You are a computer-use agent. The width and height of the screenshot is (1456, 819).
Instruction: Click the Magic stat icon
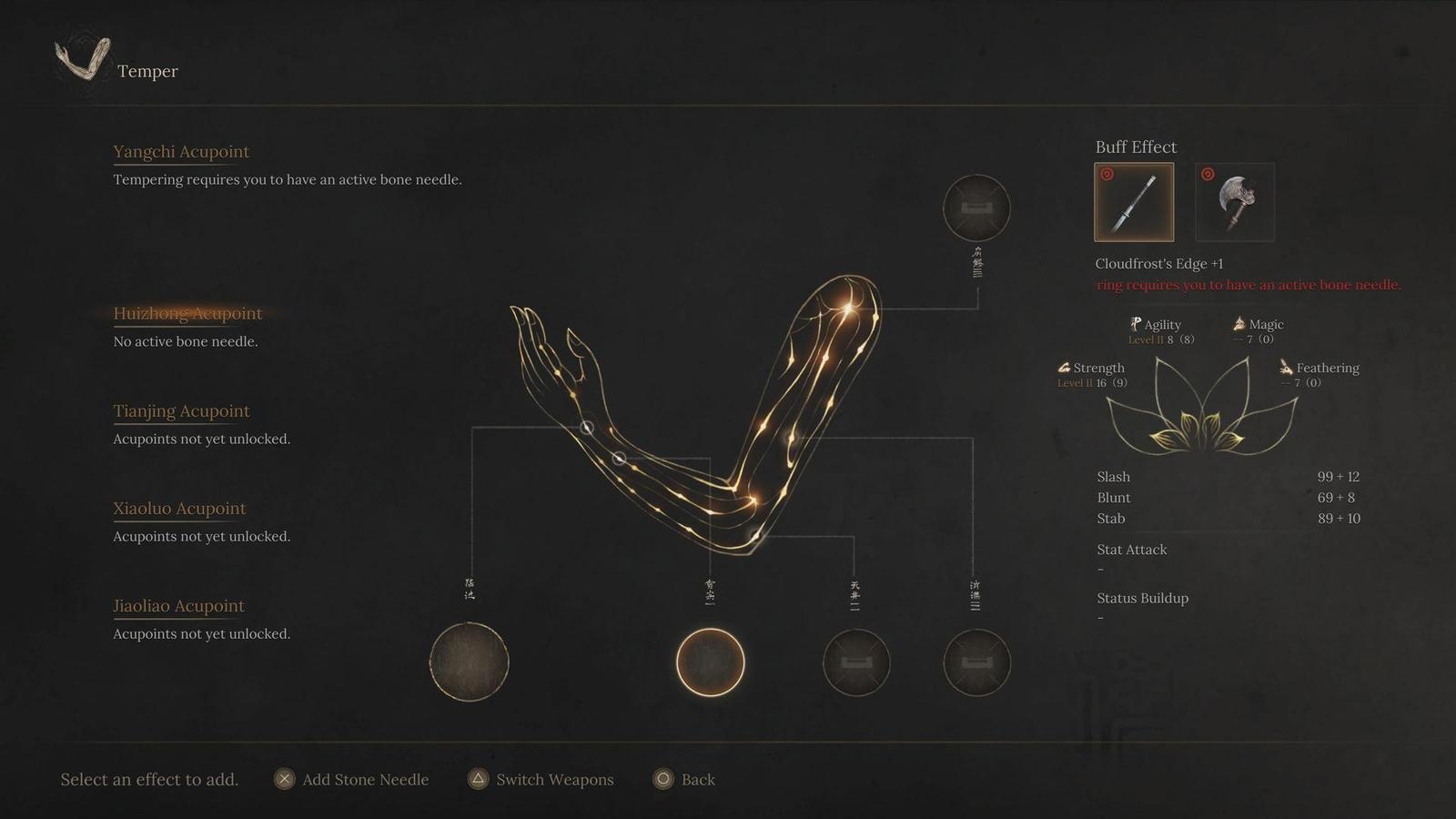pyautogui.click(x=1239, y=322)
